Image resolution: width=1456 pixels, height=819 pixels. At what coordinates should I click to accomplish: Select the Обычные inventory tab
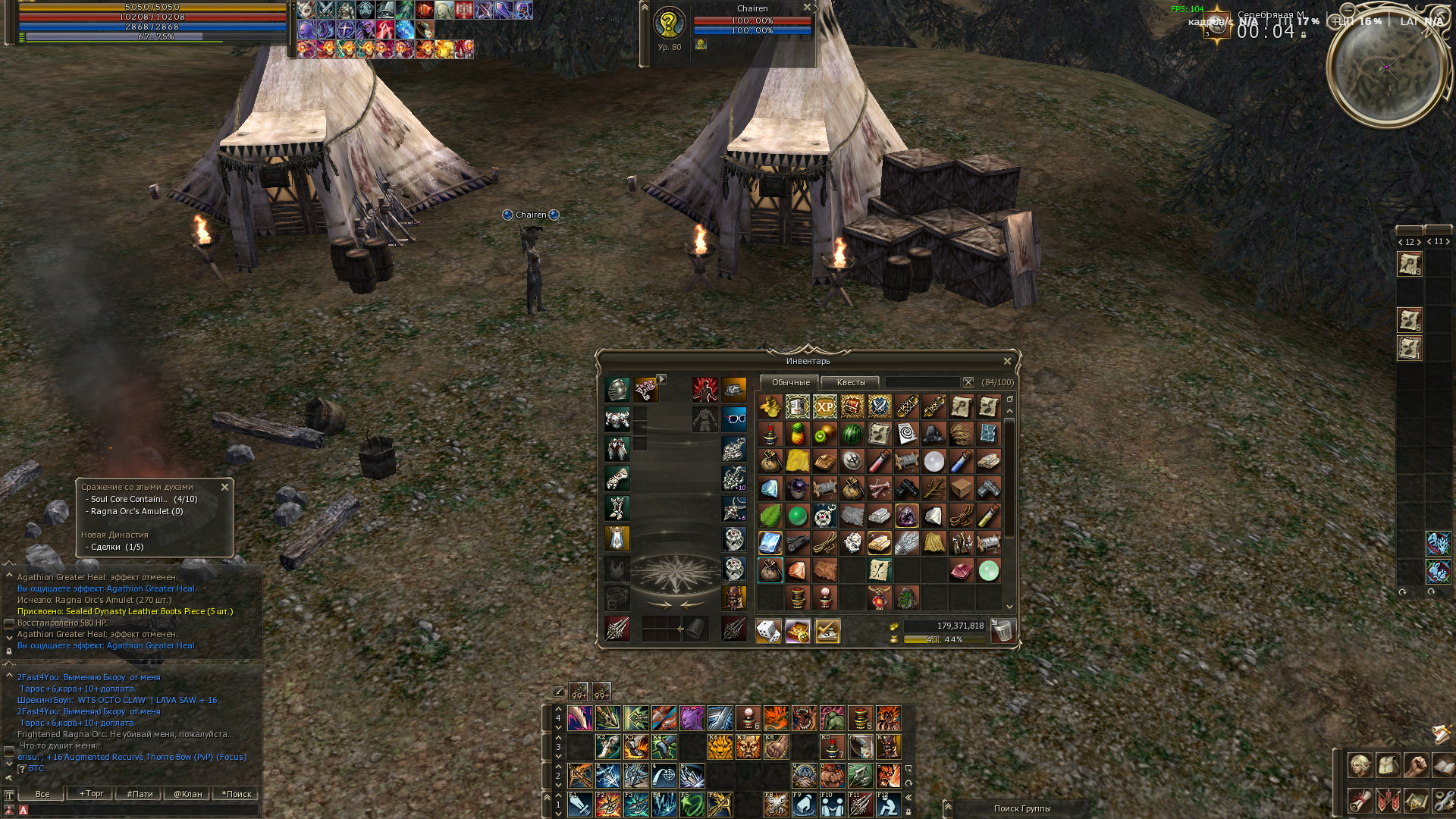pyautogui.click(x=790, y=382)
